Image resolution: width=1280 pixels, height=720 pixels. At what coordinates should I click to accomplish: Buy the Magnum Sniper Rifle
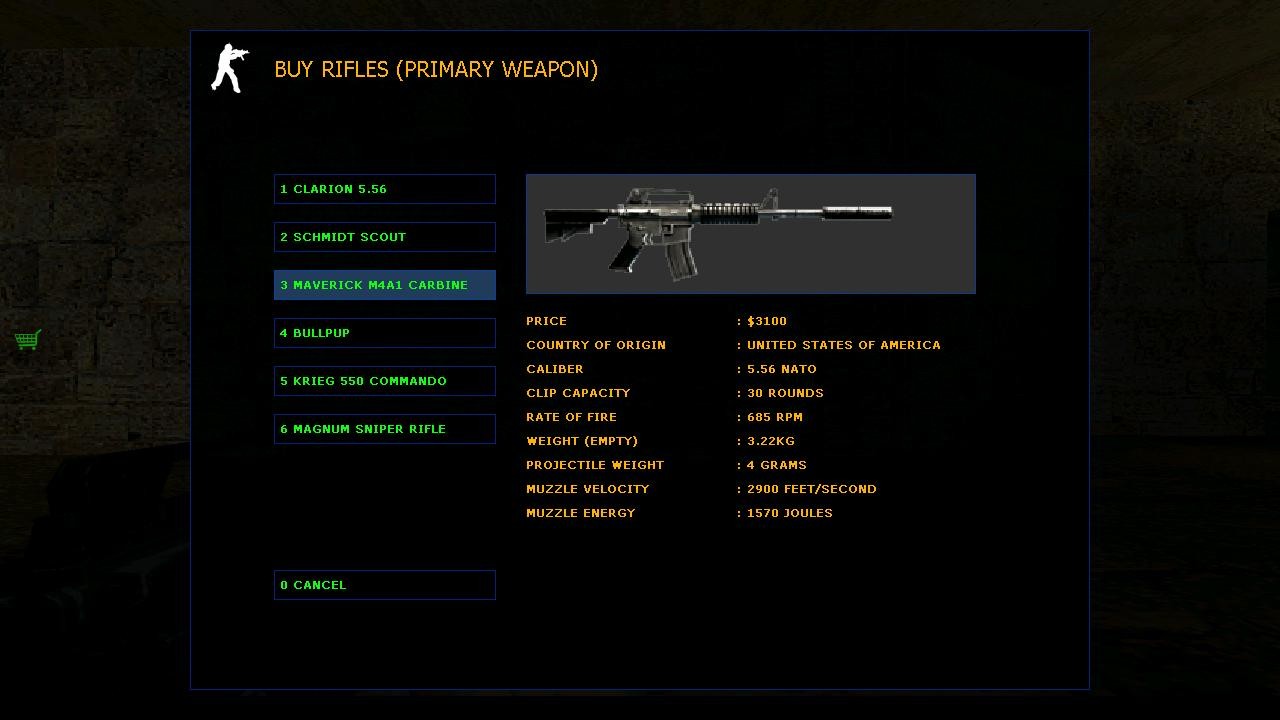click(384, 428)
